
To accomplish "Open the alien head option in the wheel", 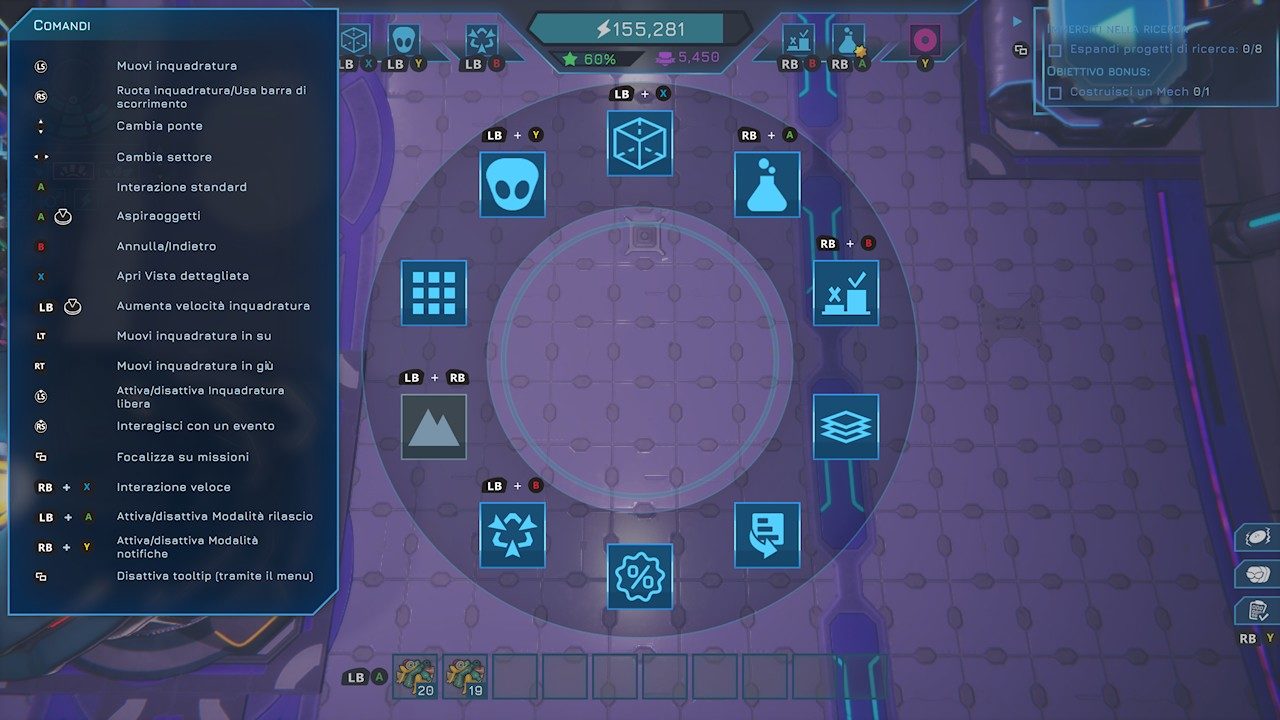I will tap(512, 184).
